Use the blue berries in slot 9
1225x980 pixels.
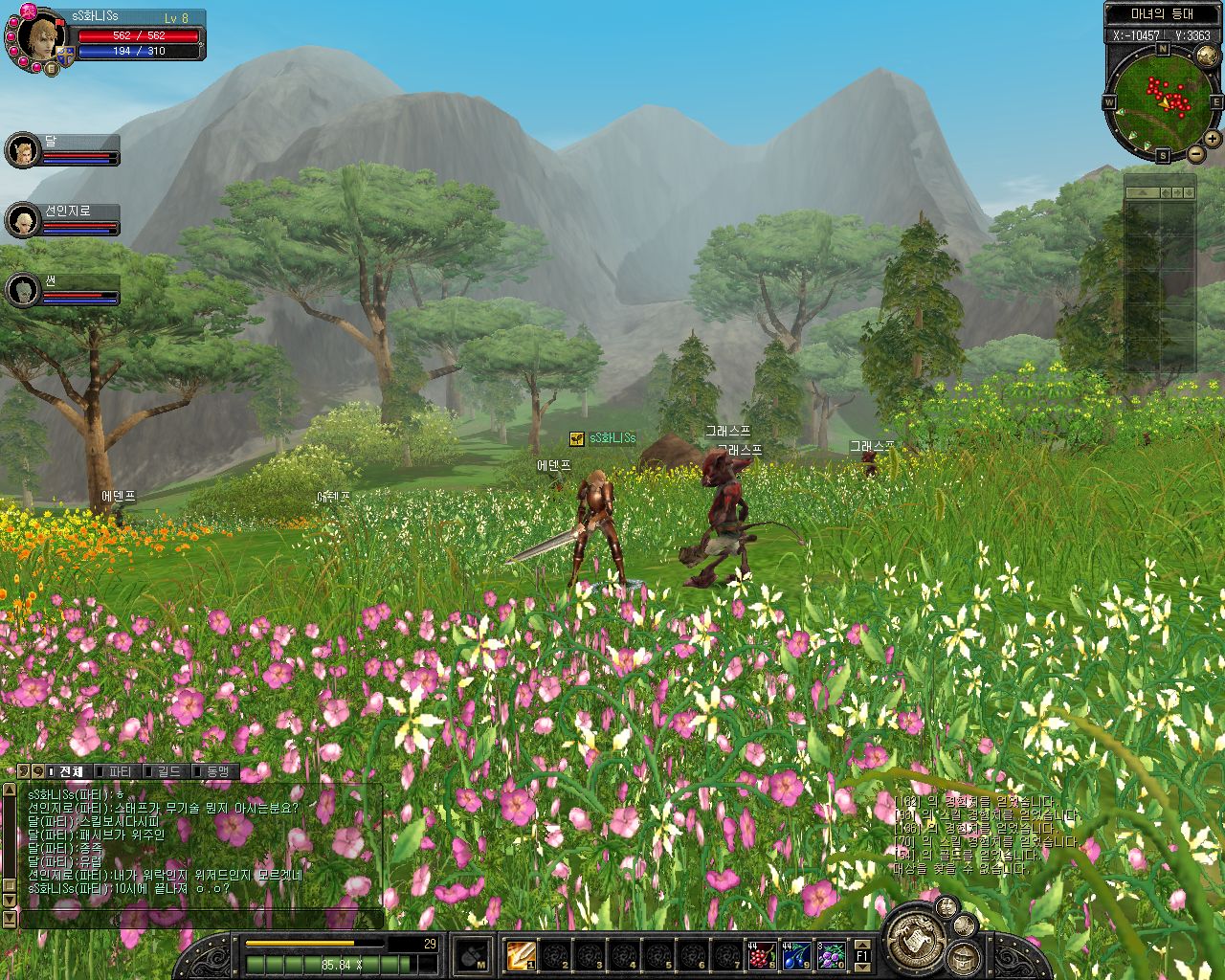point(796,954)
